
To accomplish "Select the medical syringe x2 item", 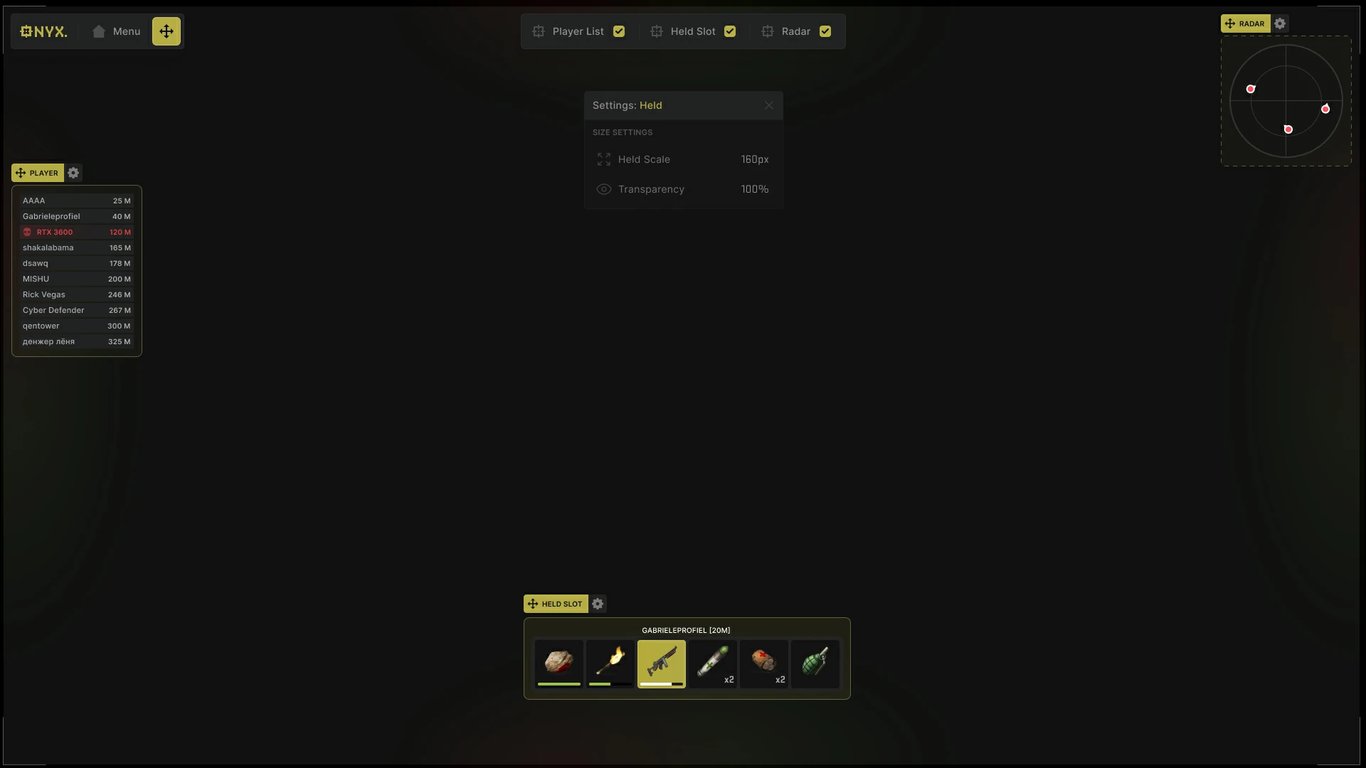I will point(713,661).
